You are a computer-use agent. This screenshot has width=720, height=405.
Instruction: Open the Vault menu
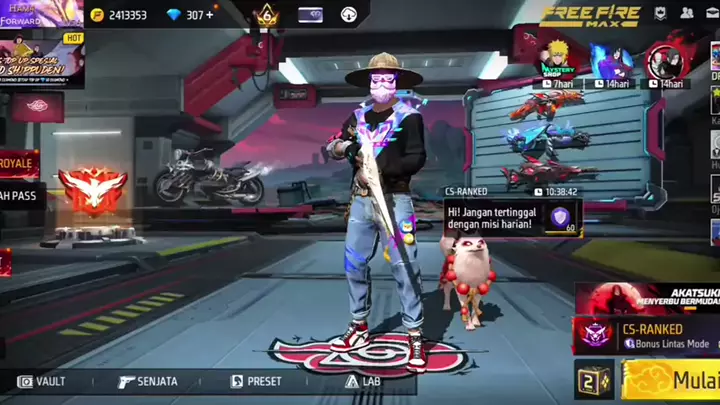(42, 381)
